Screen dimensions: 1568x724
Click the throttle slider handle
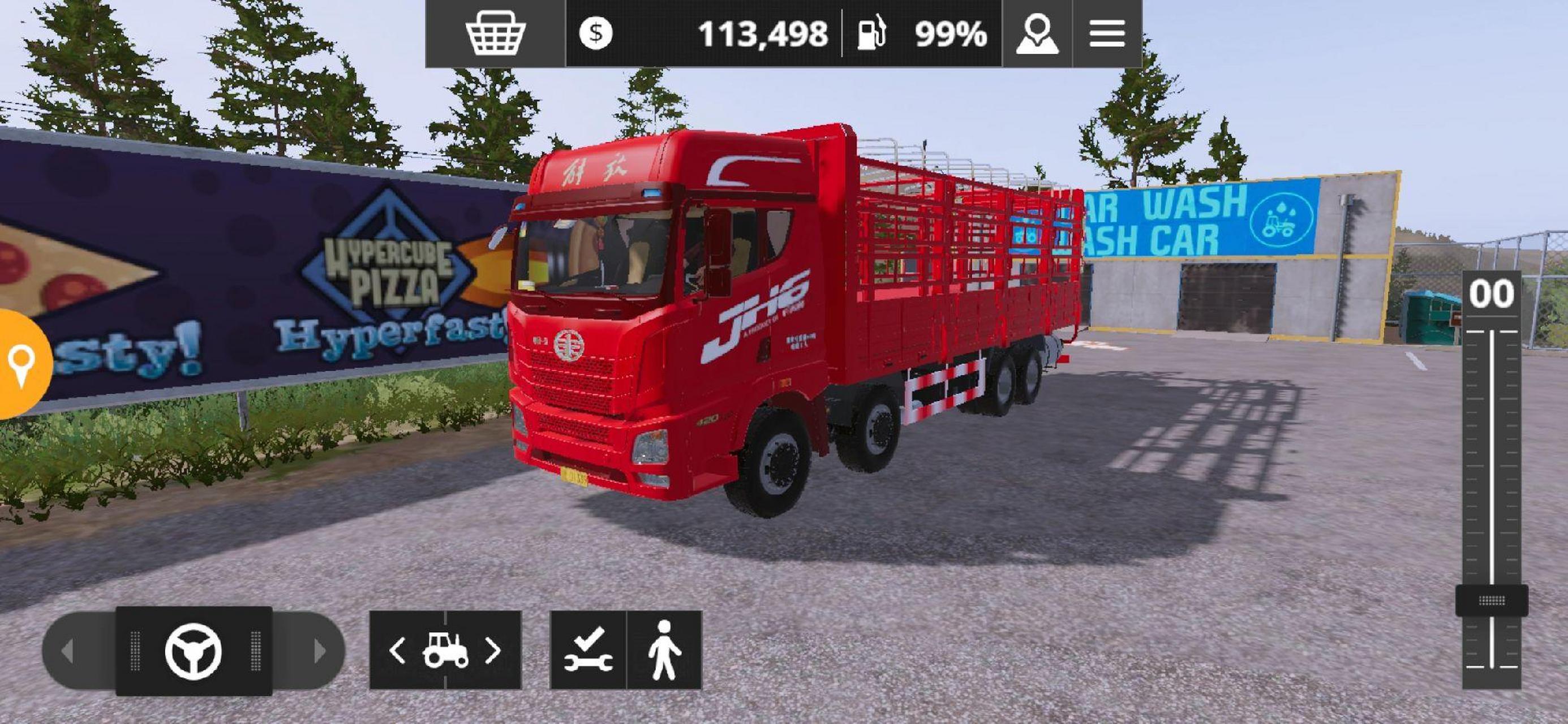1491,601
